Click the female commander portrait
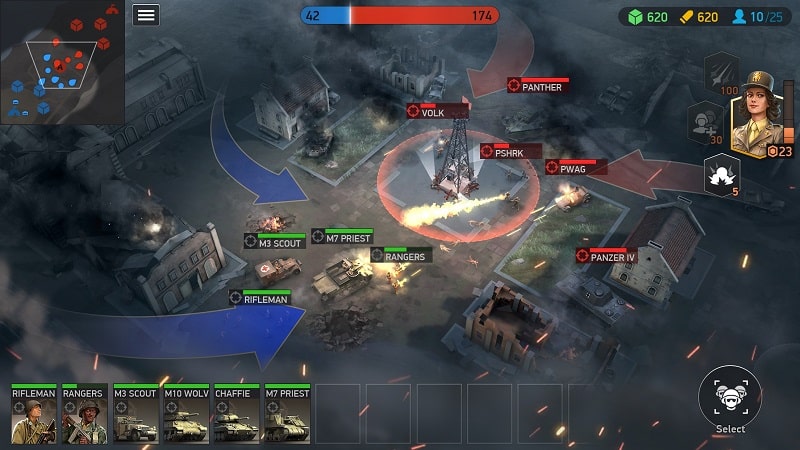The image size is (800, 450). click(759, 113)
